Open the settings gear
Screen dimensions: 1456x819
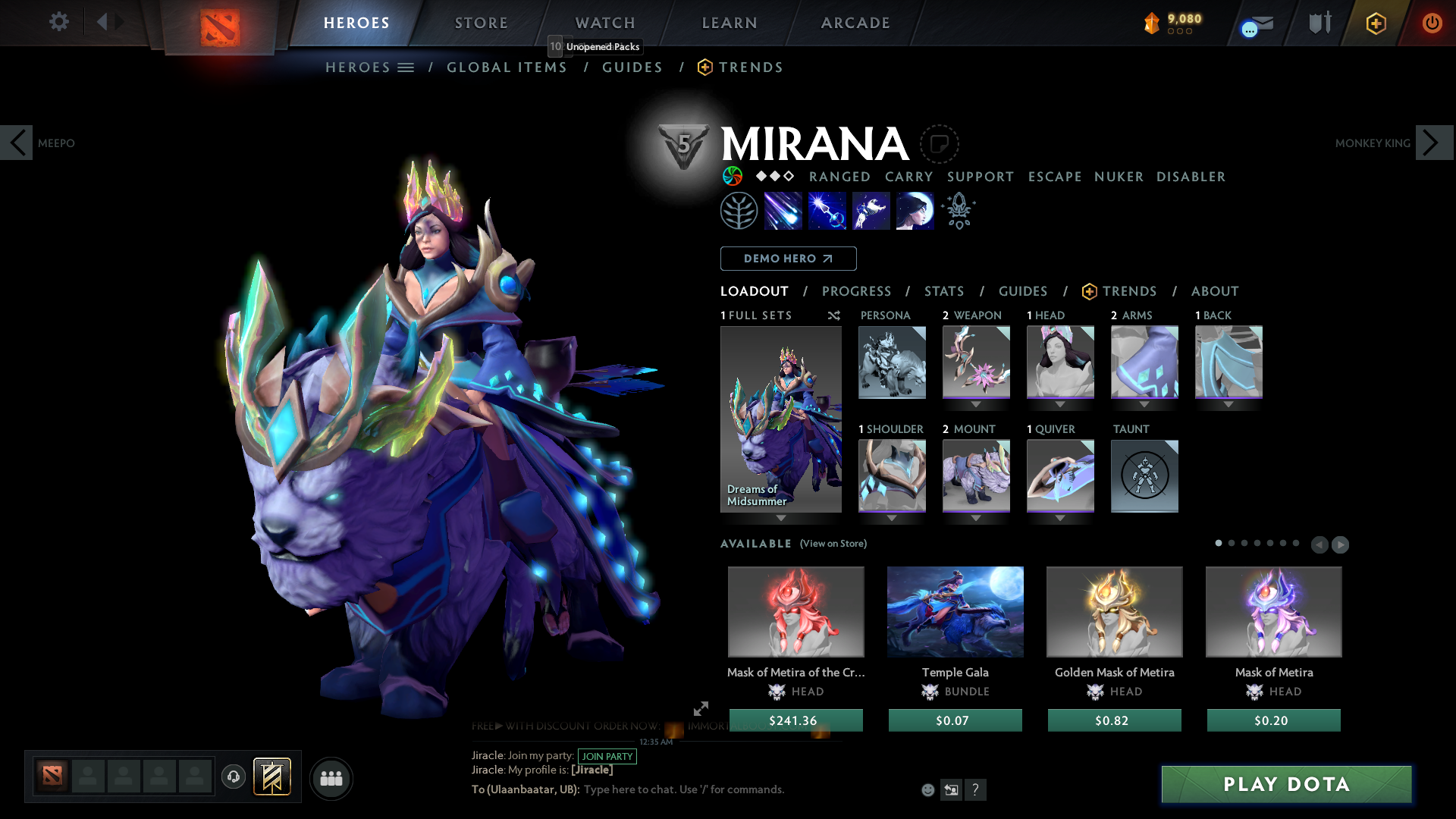click(58, 22)
